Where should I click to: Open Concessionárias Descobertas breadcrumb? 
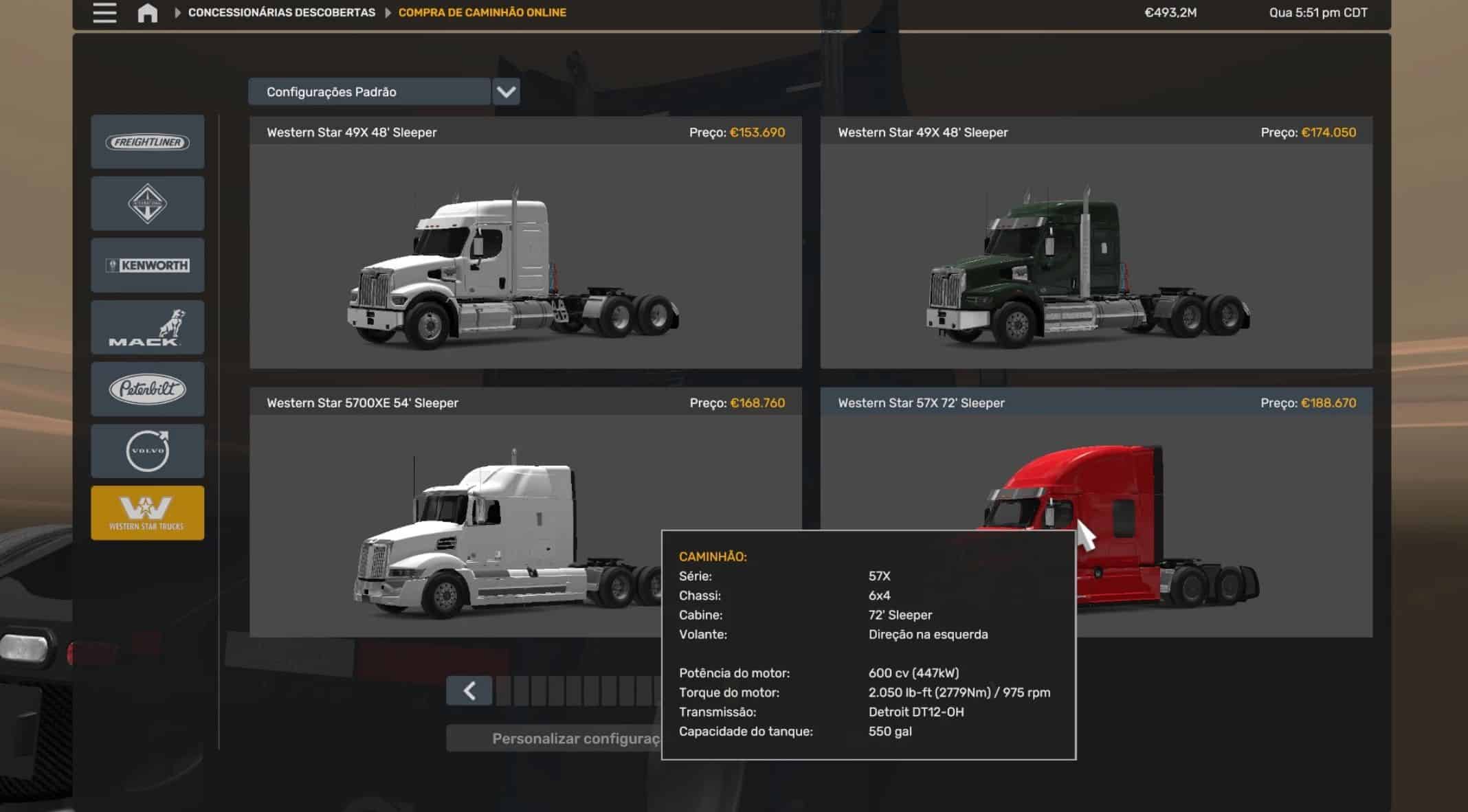click(281, 12)
